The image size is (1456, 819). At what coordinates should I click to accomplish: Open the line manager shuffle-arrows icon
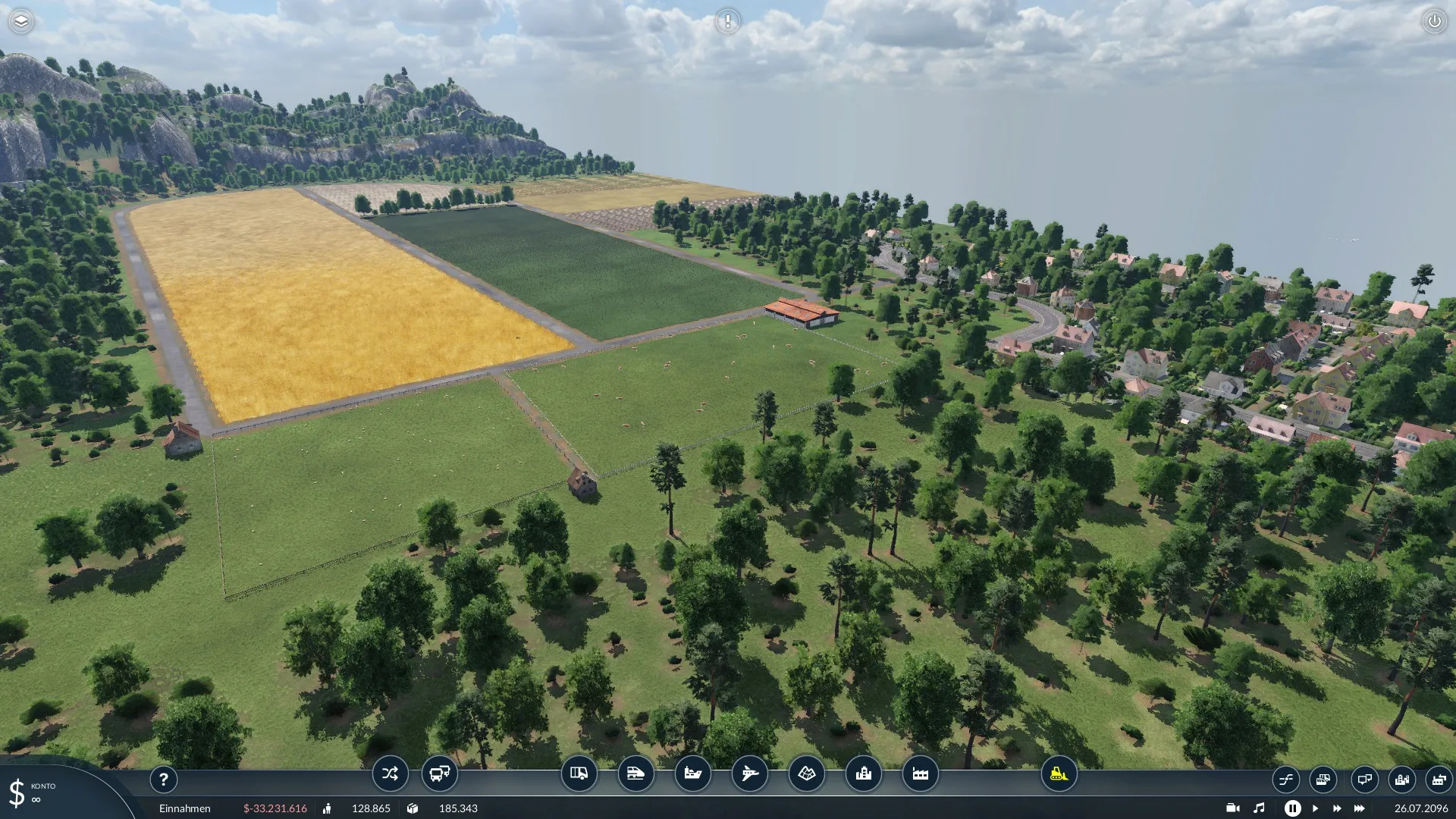pyautogui.click(x=390, y=773)
